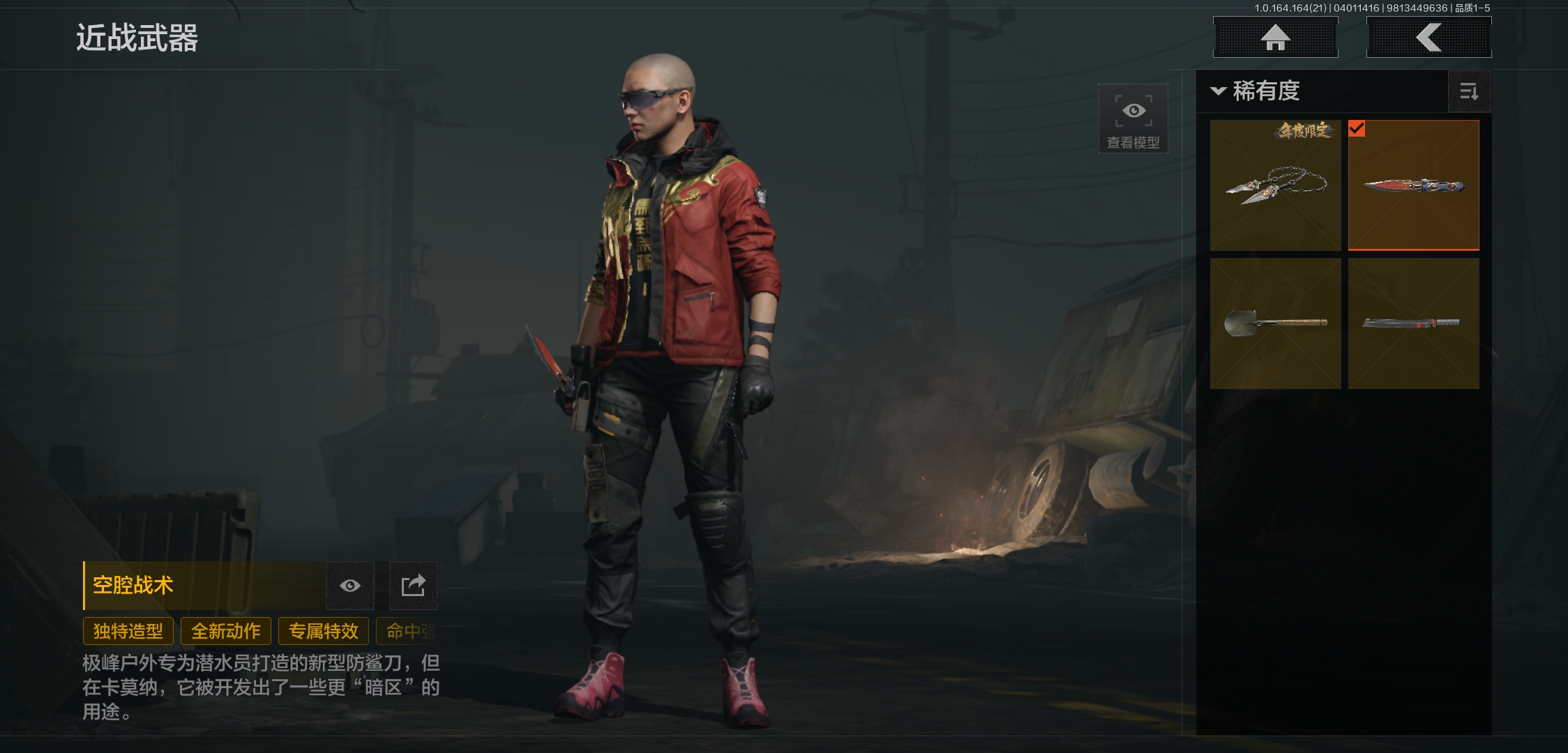1568x753 pixels.
Task: Click the 全新动作 feature tag
Action: point(226,631)
